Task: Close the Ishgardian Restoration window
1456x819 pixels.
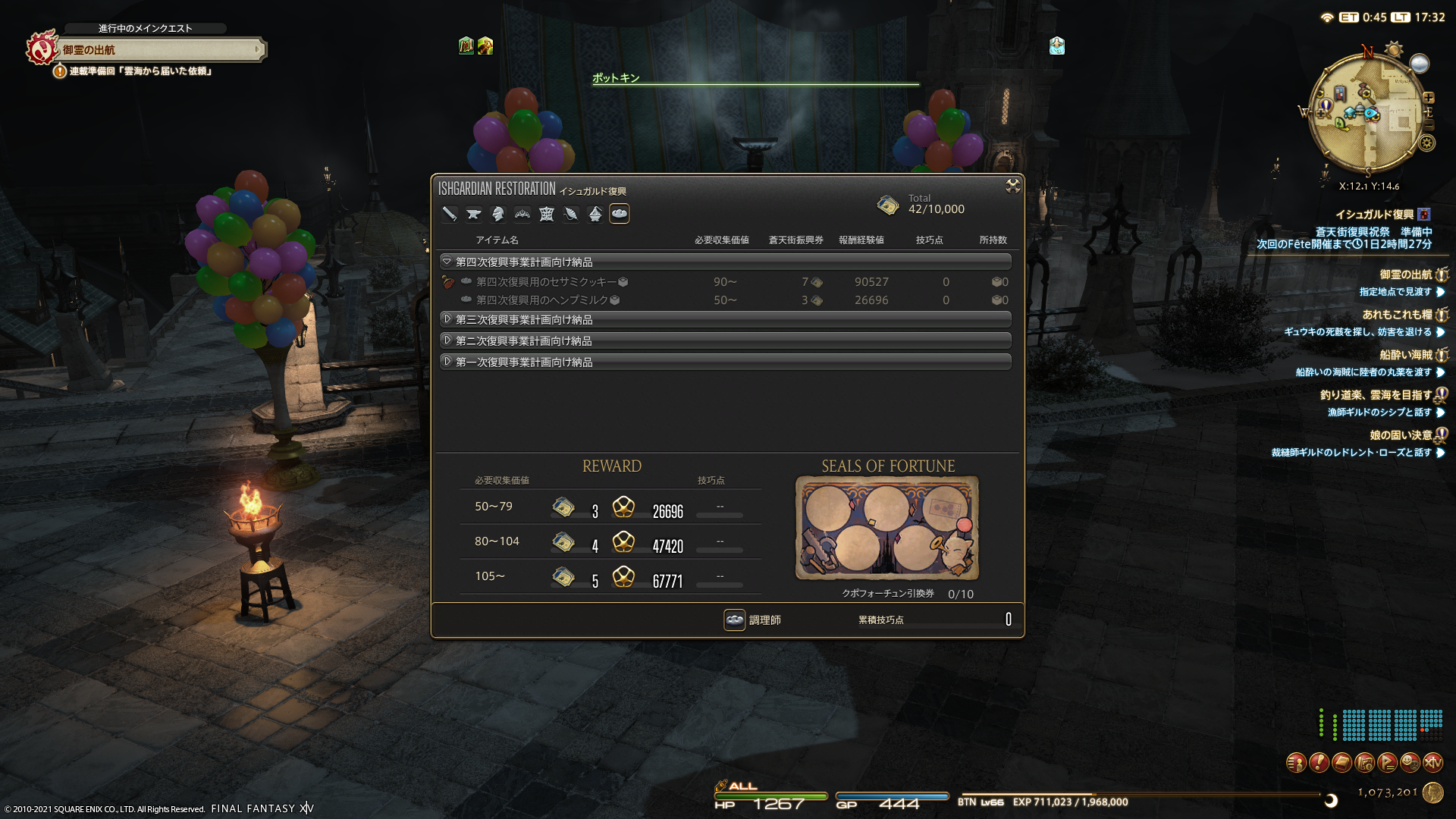Action: (x=1012, y=186)
